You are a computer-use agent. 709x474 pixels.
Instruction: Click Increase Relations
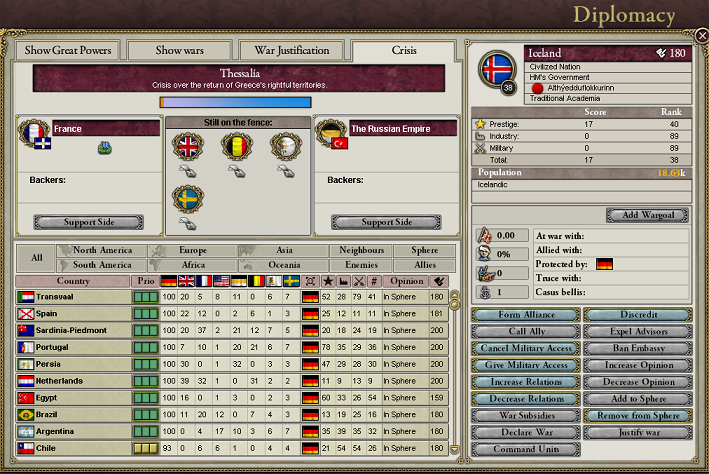click(x=524, y=383)
